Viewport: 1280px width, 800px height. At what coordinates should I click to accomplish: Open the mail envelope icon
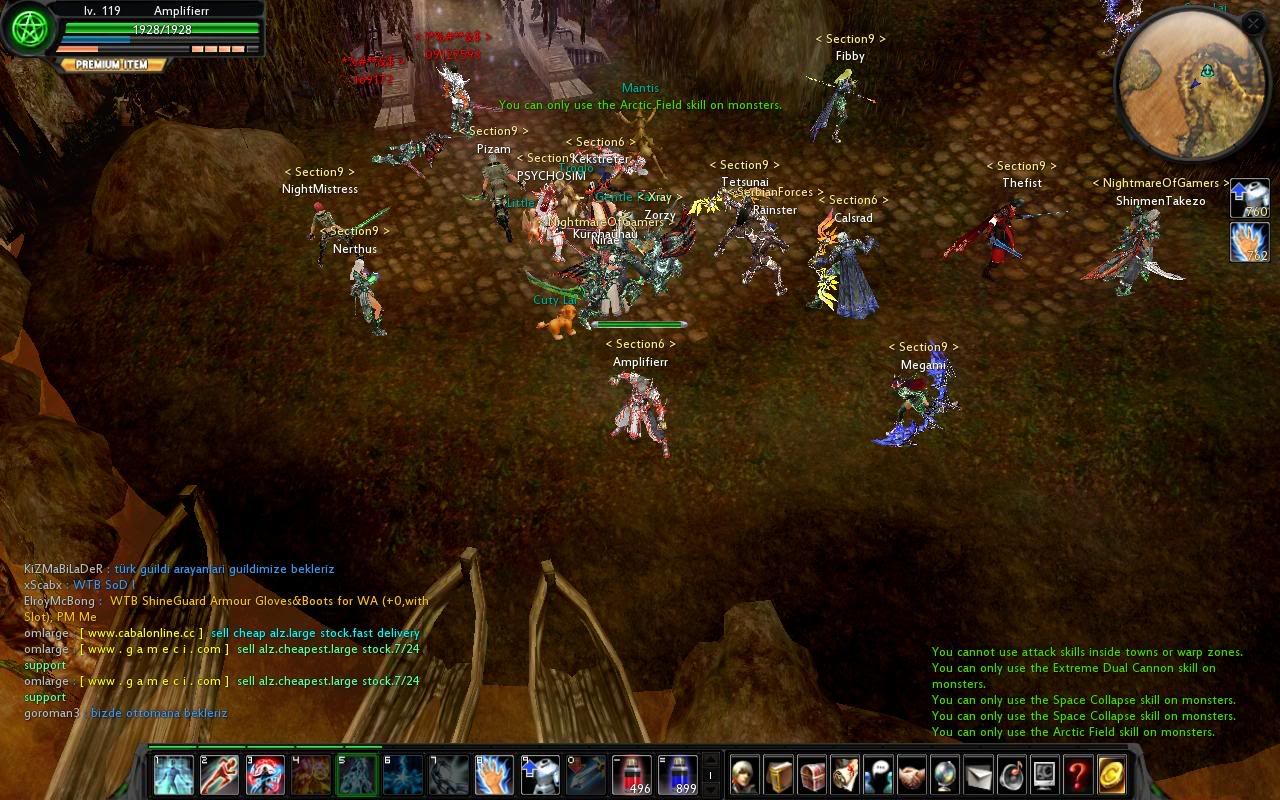[x=978, y=775]
